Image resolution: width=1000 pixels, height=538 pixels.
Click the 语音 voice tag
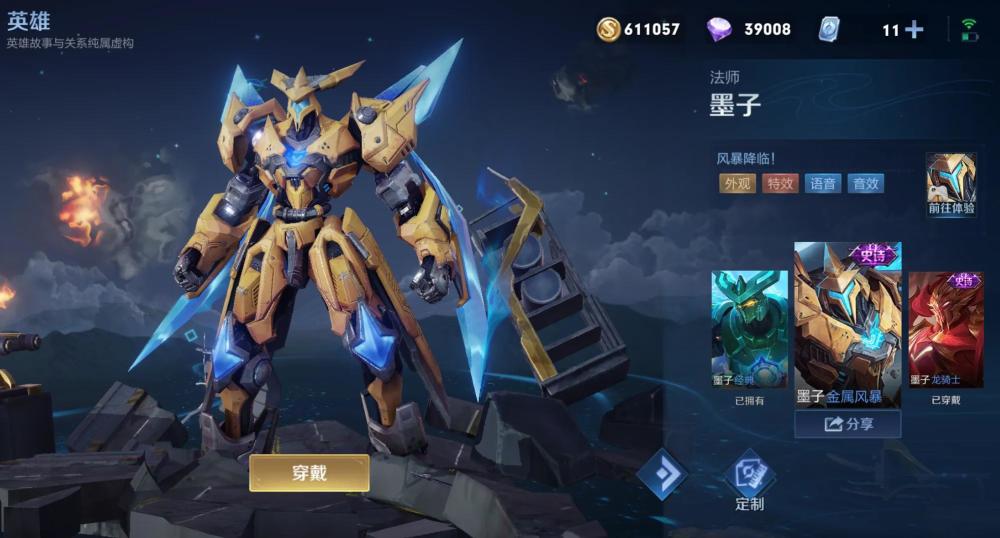coord(822,183)
